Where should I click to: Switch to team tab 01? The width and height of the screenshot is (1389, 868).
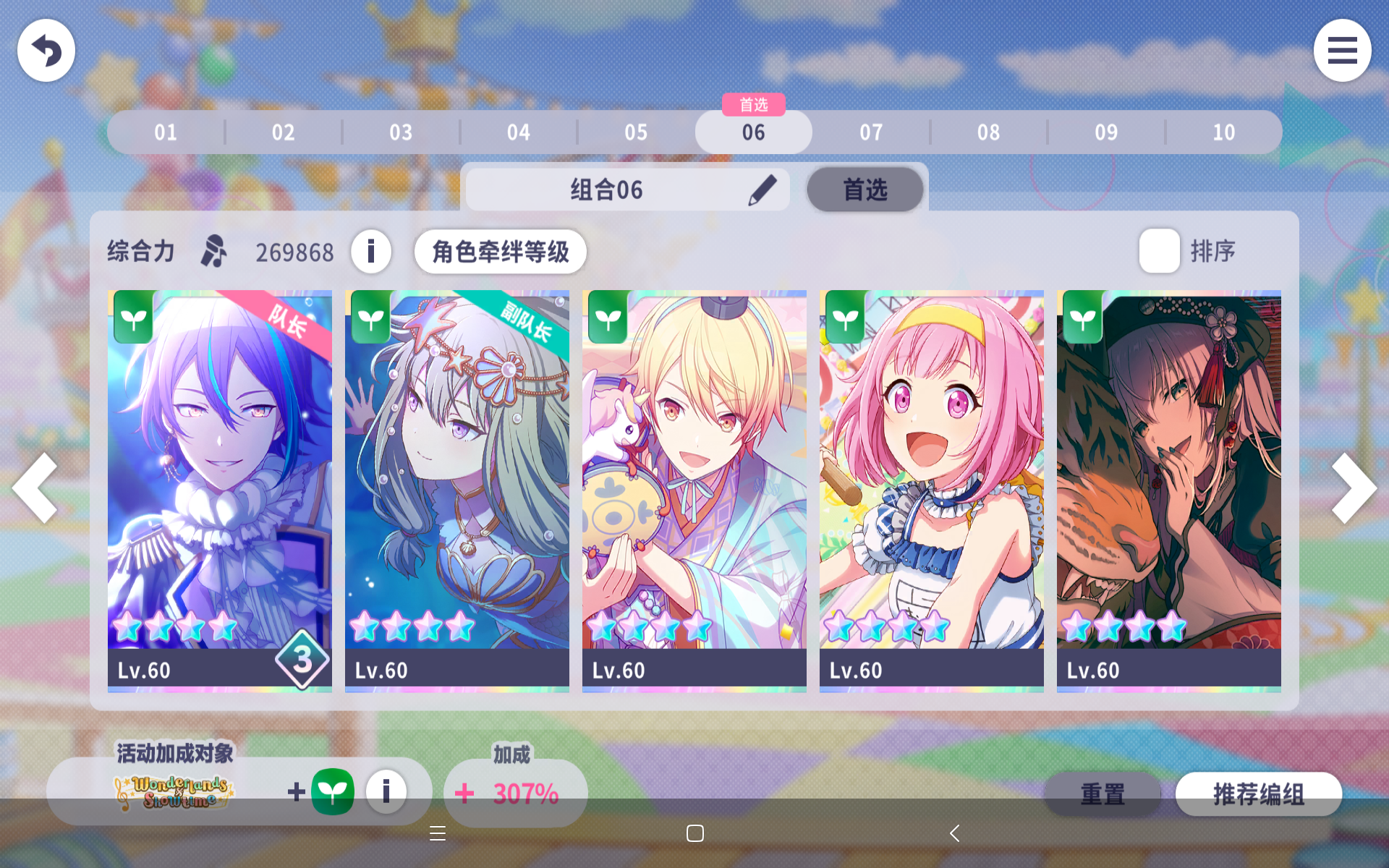(165, 132)
